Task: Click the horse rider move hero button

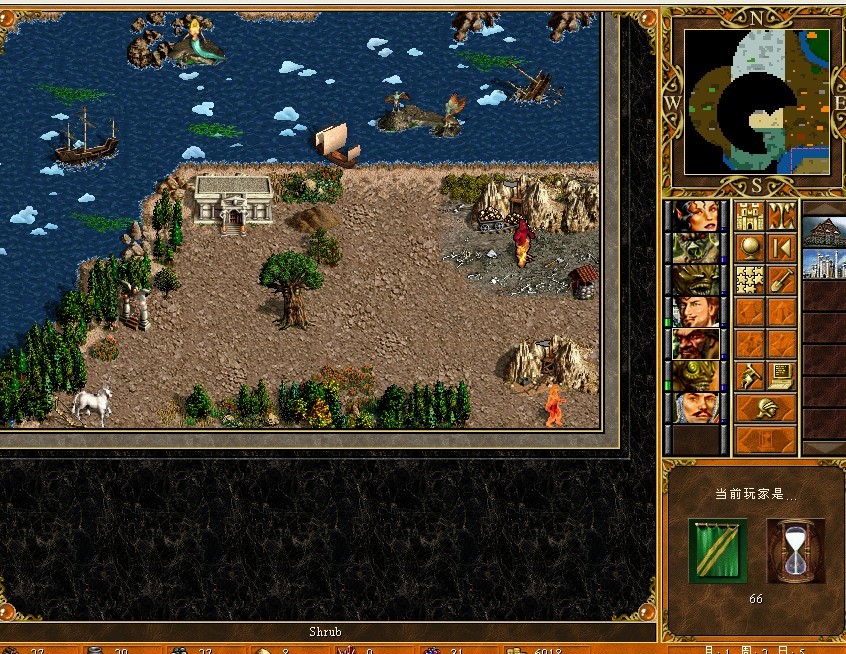Action: [751, 376]
